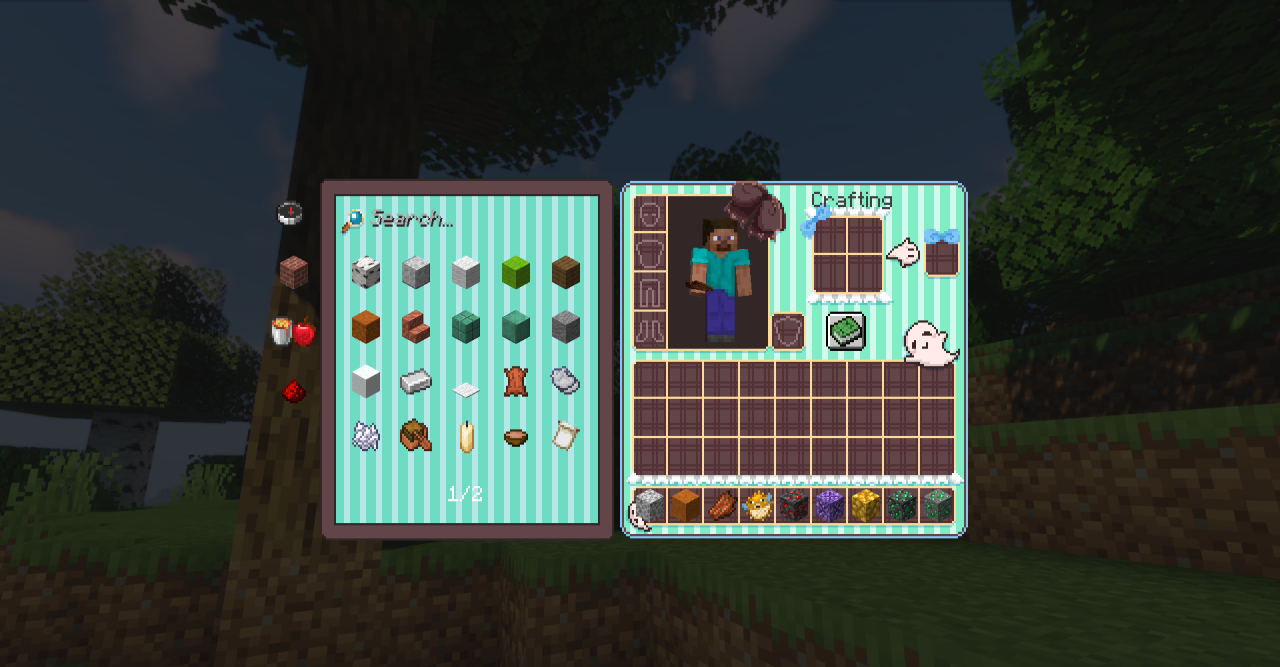This screenshot has width=1280, height=667.
Task: Open the compass search-all recipe tab
Action: [290, 214]
